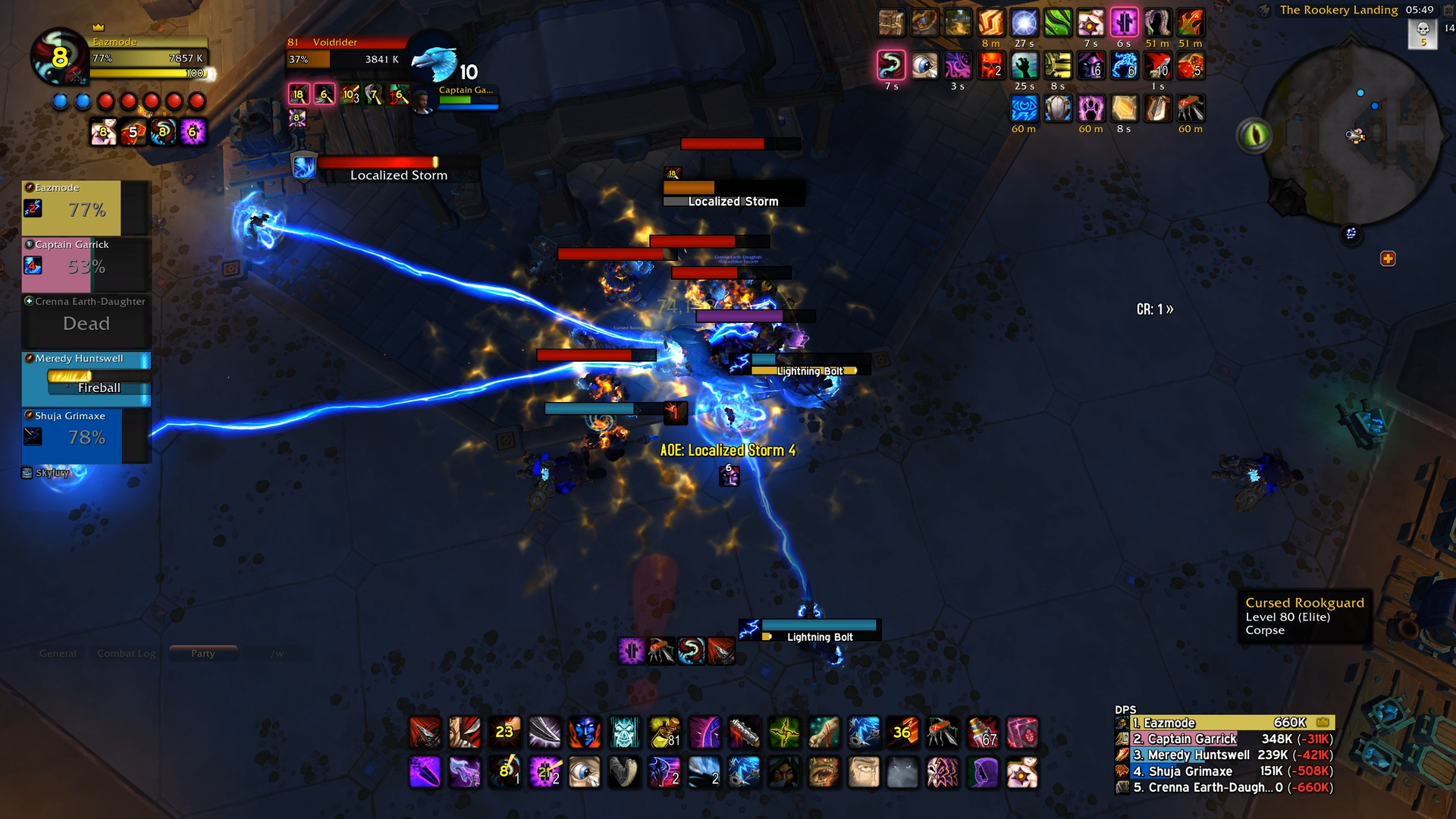Use the bloody arm bandage ability
This screenshot has height=819, width=1456.
click(x=824, y=732)
